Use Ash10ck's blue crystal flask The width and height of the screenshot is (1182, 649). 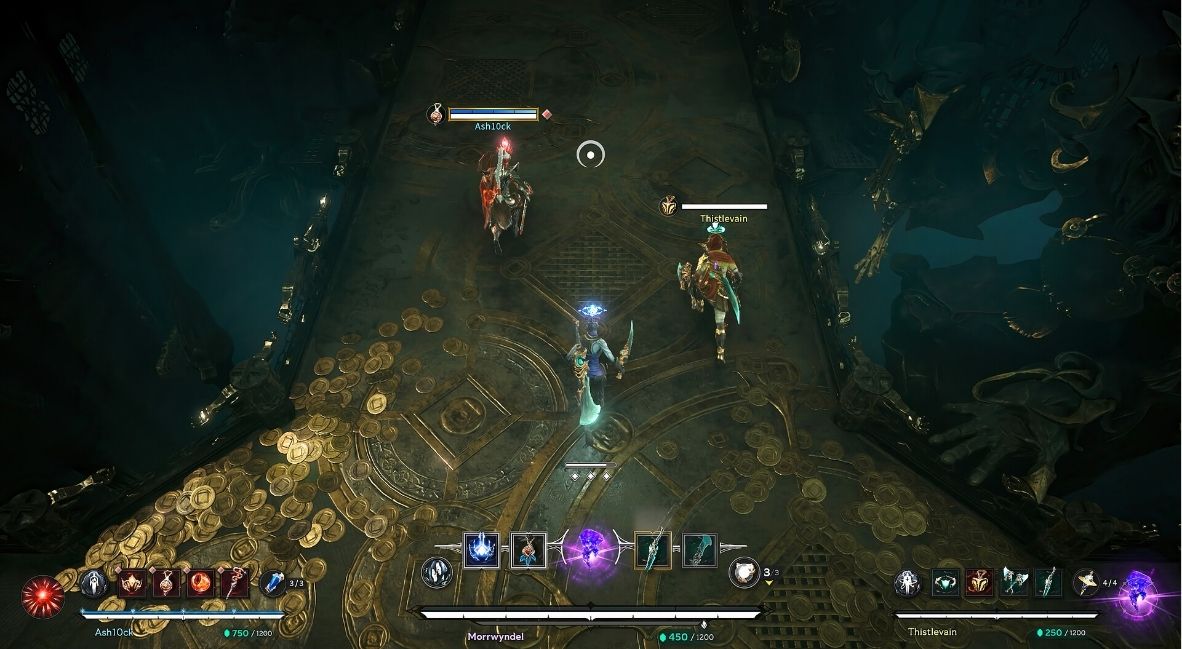(272, 583)
